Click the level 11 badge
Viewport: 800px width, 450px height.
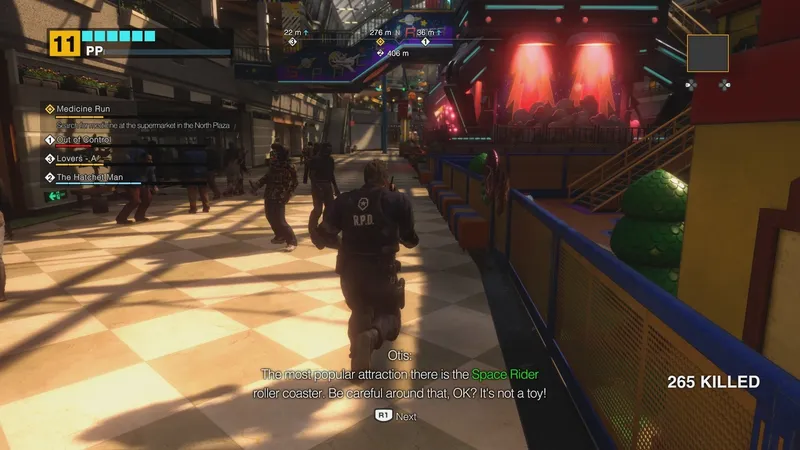(x=64, y=42)
